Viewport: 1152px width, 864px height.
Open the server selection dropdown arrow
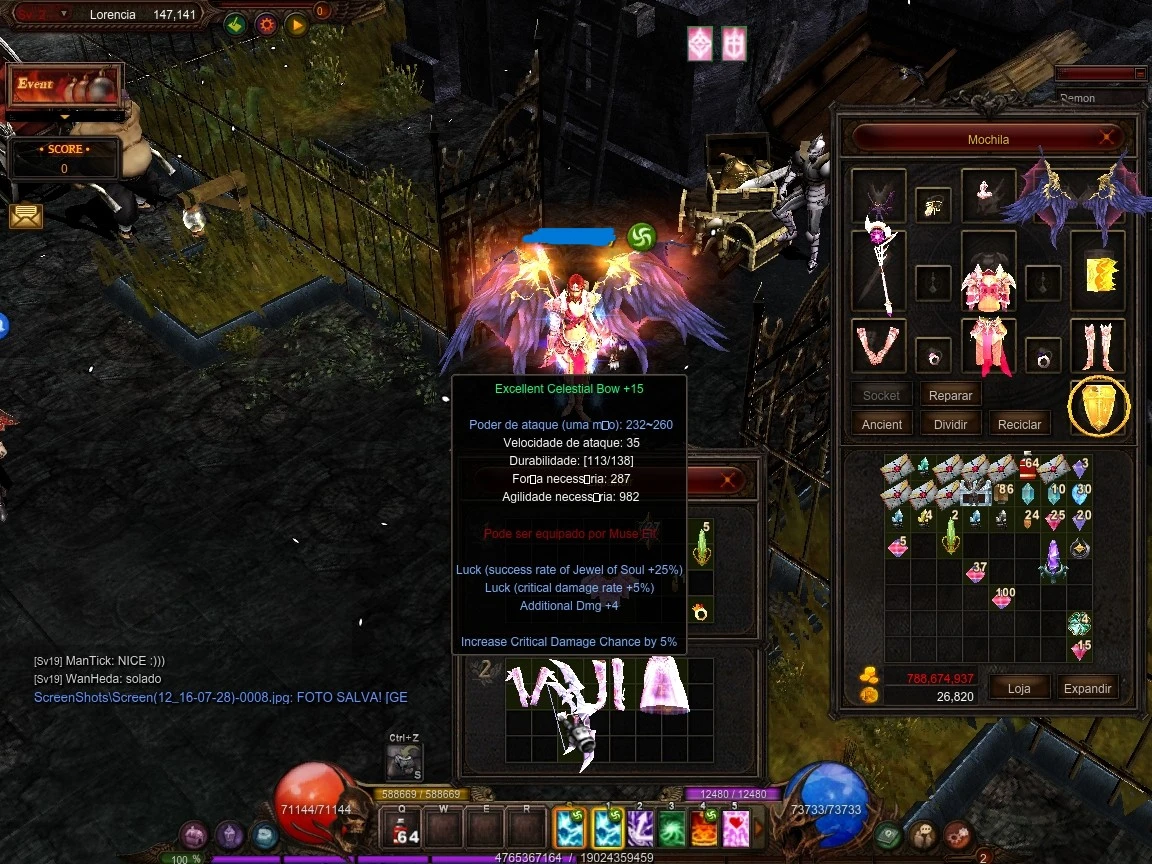pos(65,14)
